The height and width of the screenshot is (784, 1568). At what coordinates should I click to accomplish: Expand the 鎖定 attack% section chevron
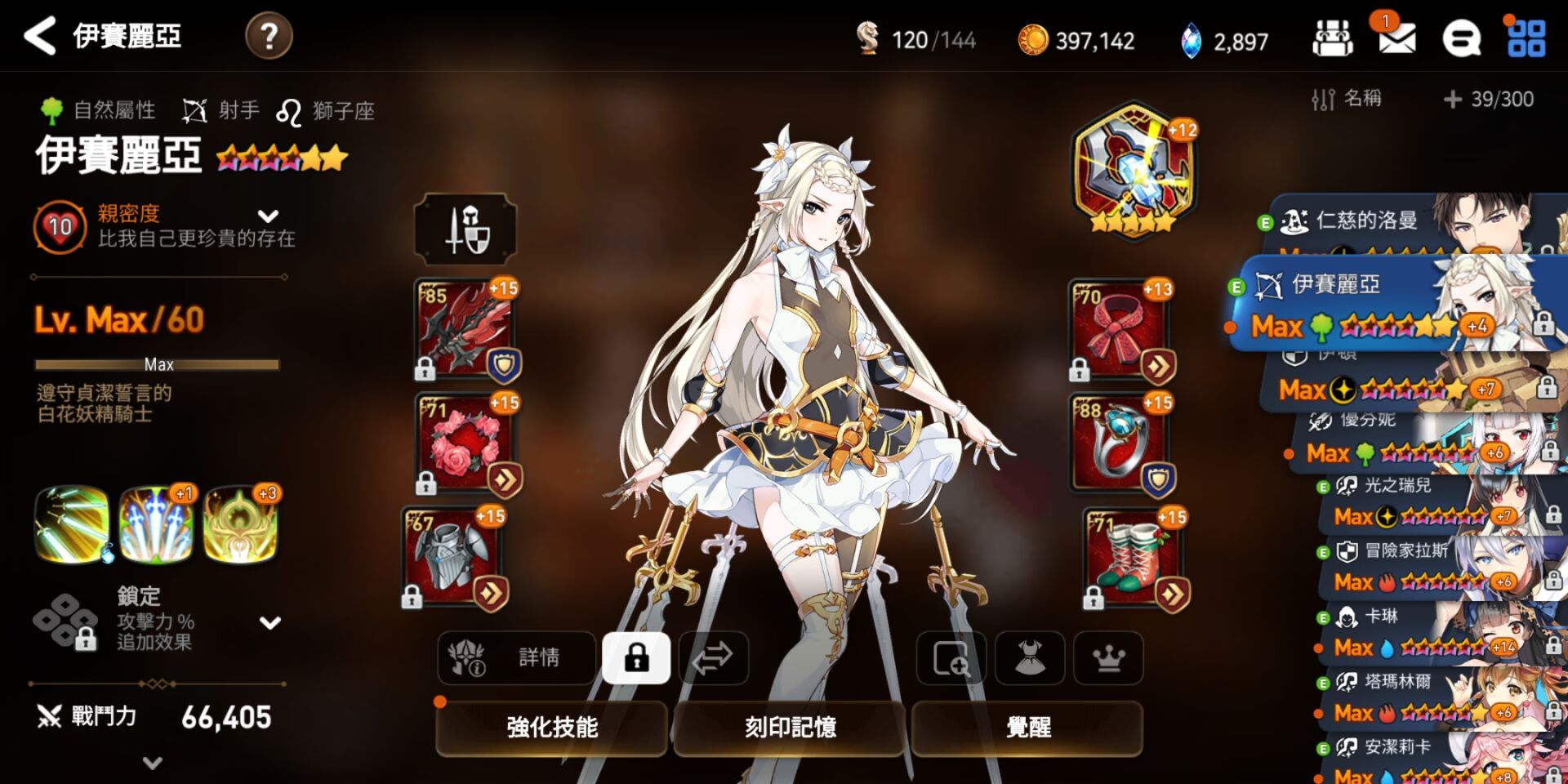269,623
